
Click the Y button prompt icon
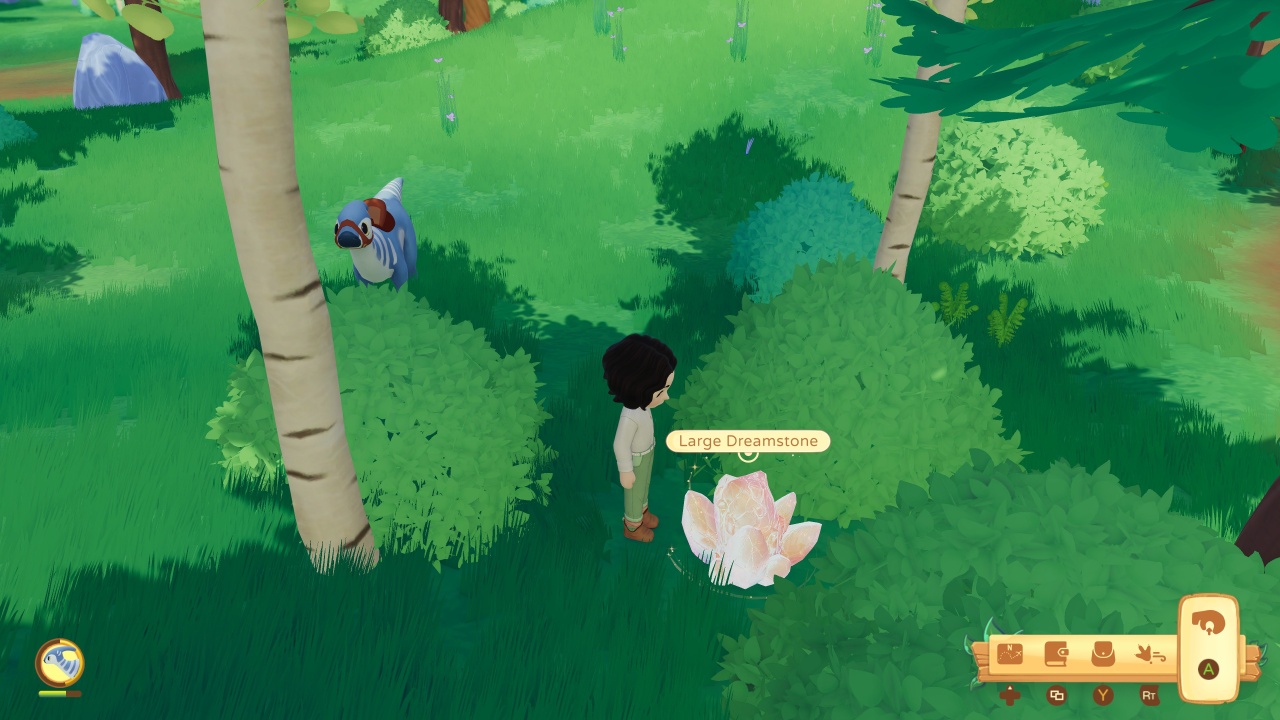(x=1101, y=695)
